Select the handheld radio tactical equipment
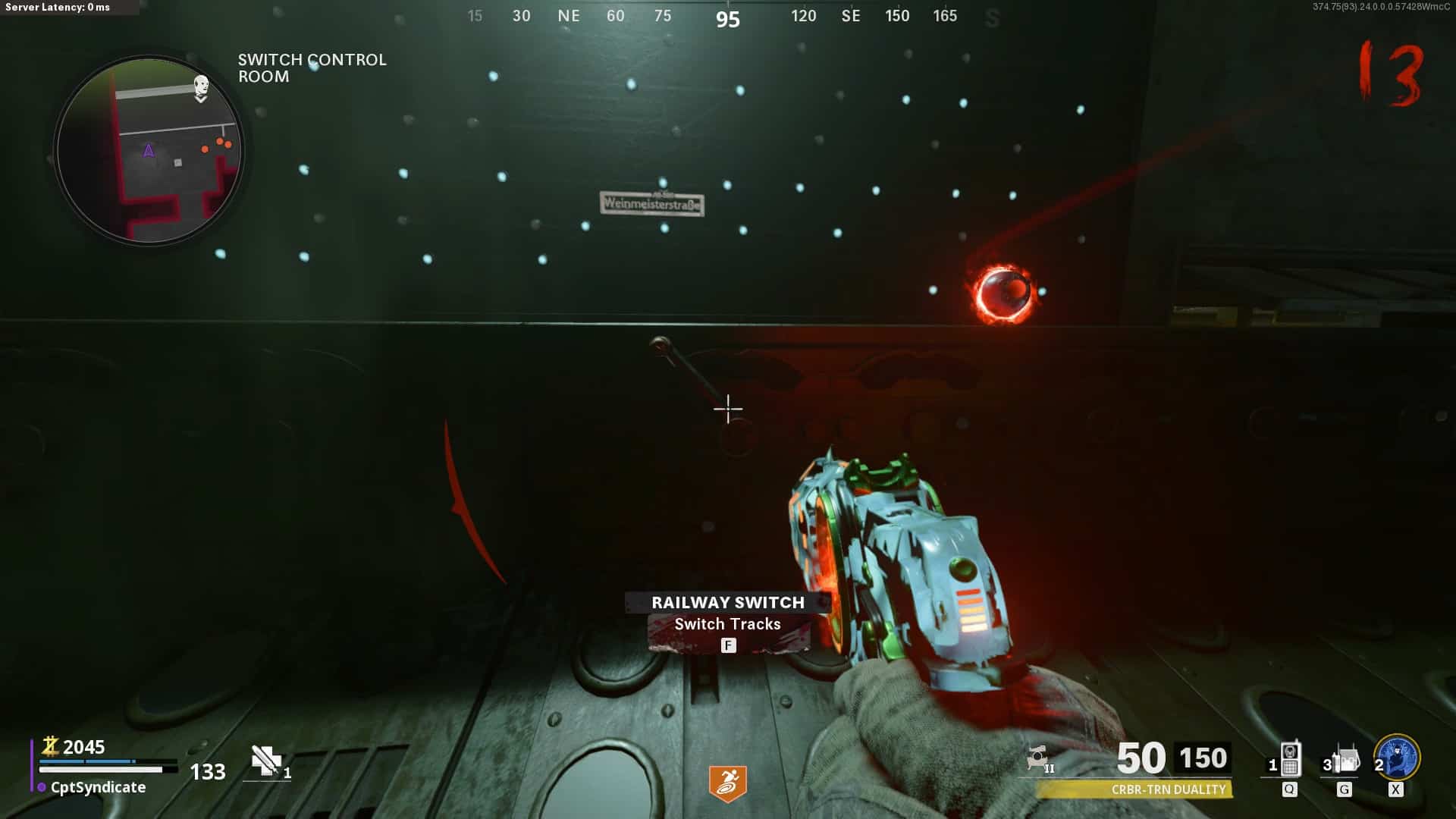Image resolution: width=1456 pixels, height=819 pixels. point(1290,759)
